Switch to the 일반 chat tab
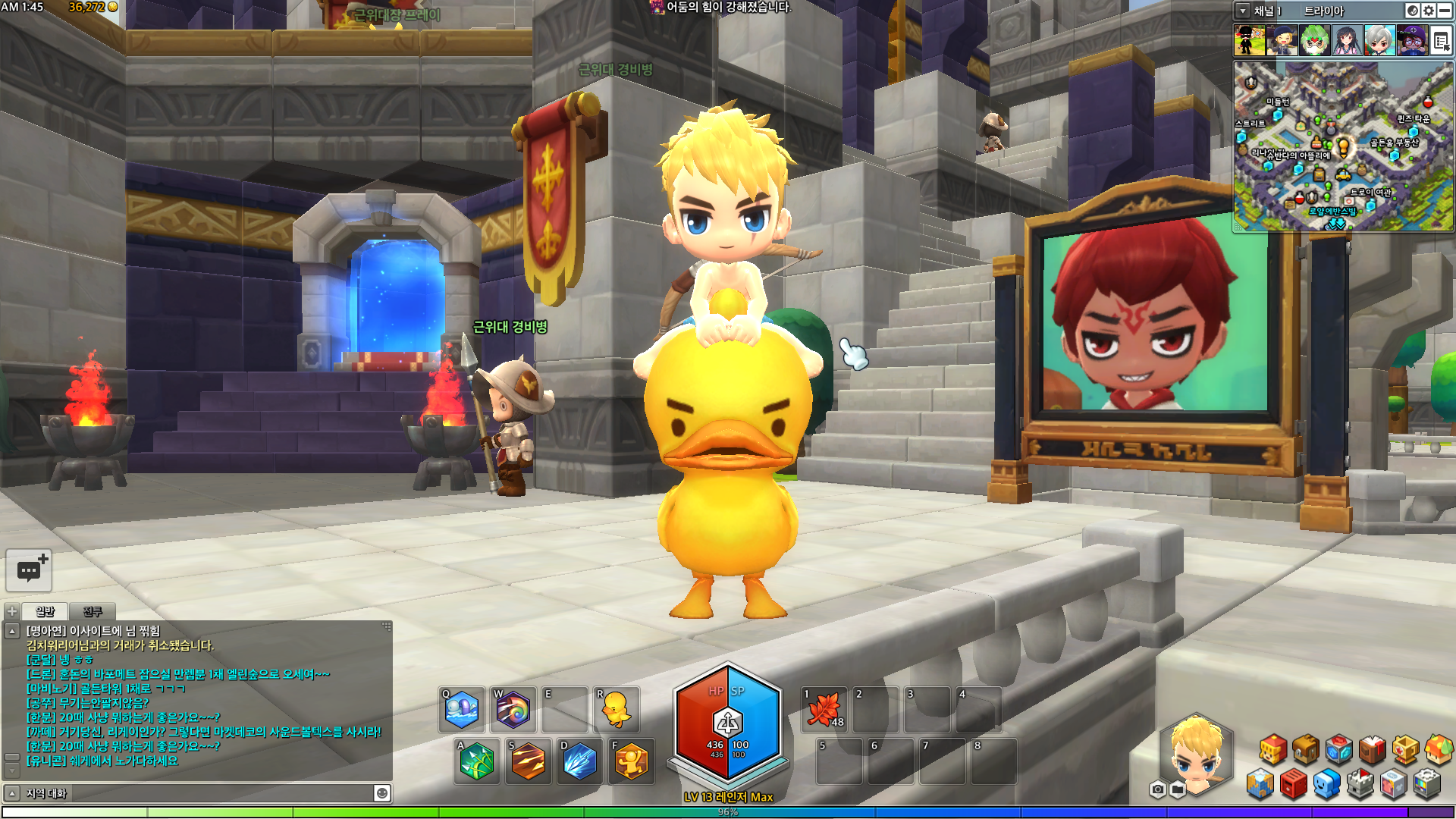The height and width of the screenshot is (819, 1456). tap(45, 611)
